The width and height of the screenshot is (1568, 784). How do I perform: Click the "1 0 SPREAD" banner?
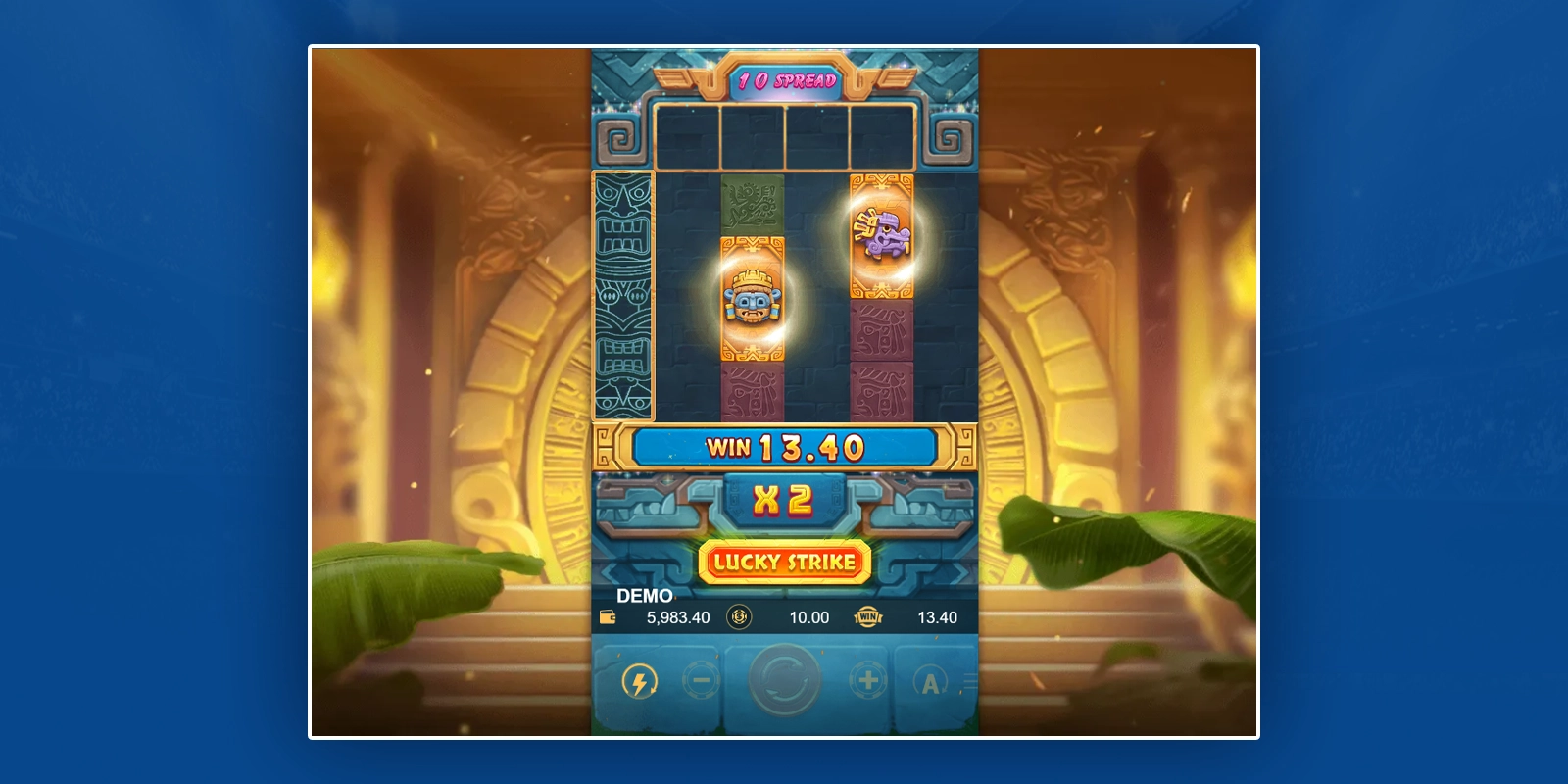(784, 82)
